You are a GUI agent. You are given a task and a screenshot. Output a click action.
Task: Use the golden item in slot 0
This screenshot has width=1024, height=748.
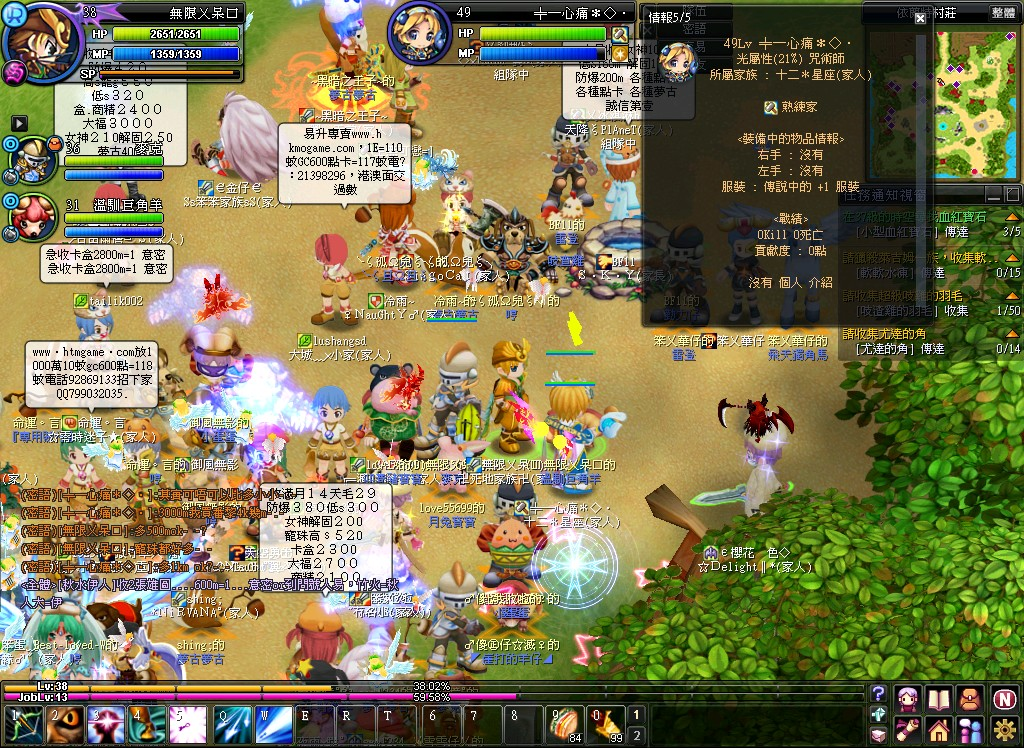pyautogui.click(x=606, y=722)
